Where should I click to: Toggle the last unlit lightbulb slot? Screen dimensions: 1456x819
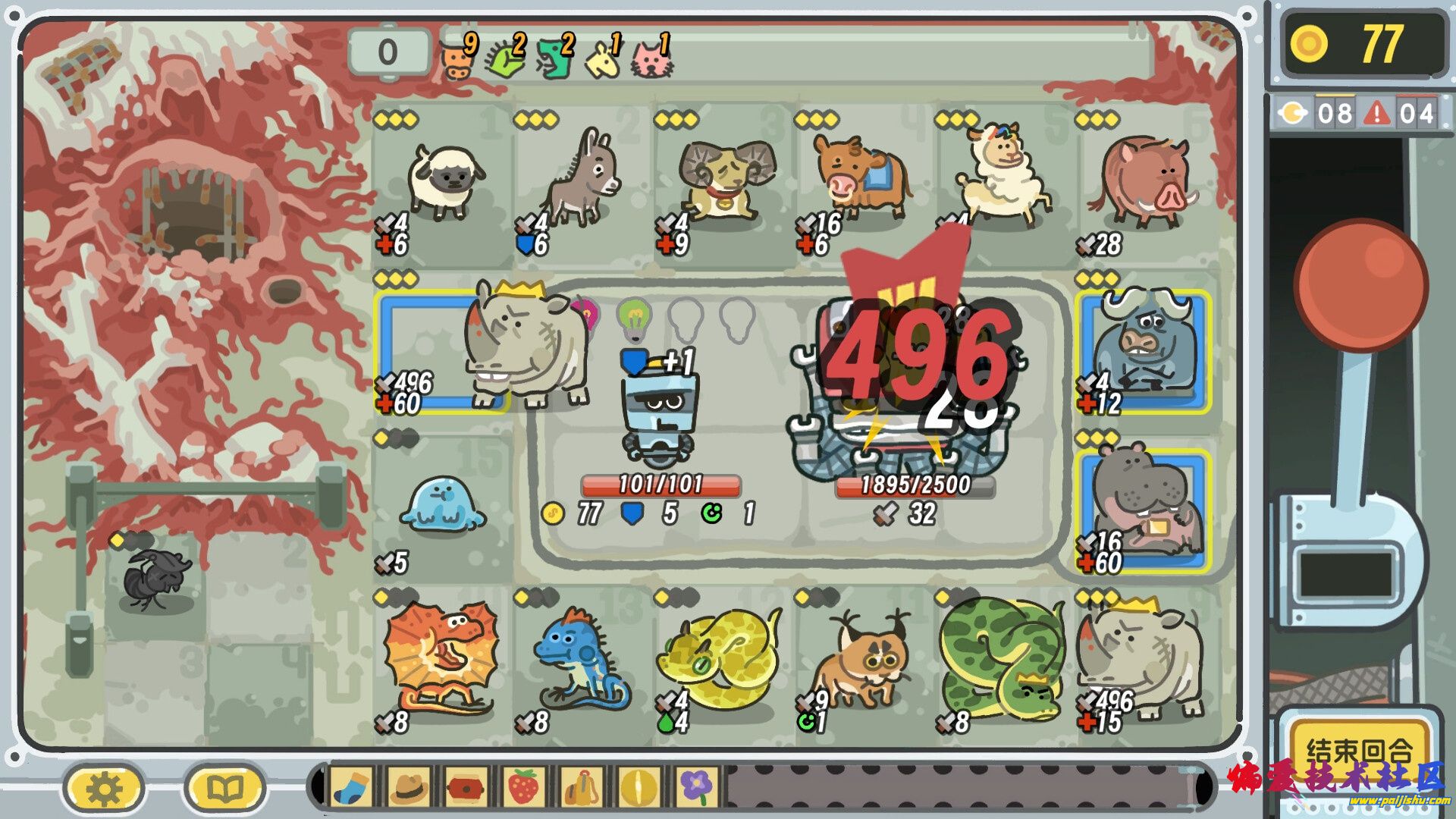click(x=737, y=318)
